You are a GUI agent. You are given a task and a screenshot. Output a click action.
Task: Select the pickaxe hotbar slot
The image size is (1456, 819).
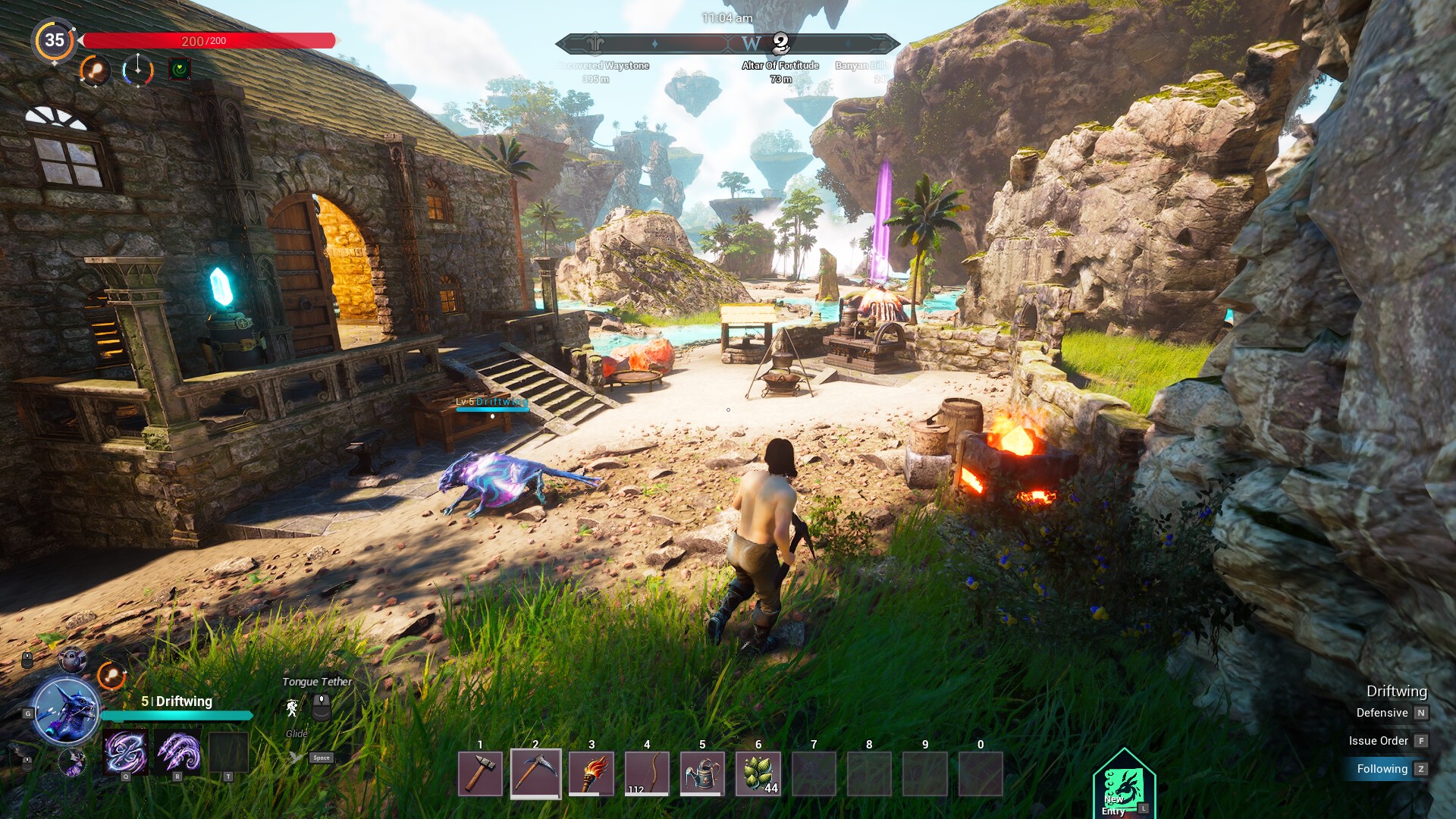[x=535, y=773]
